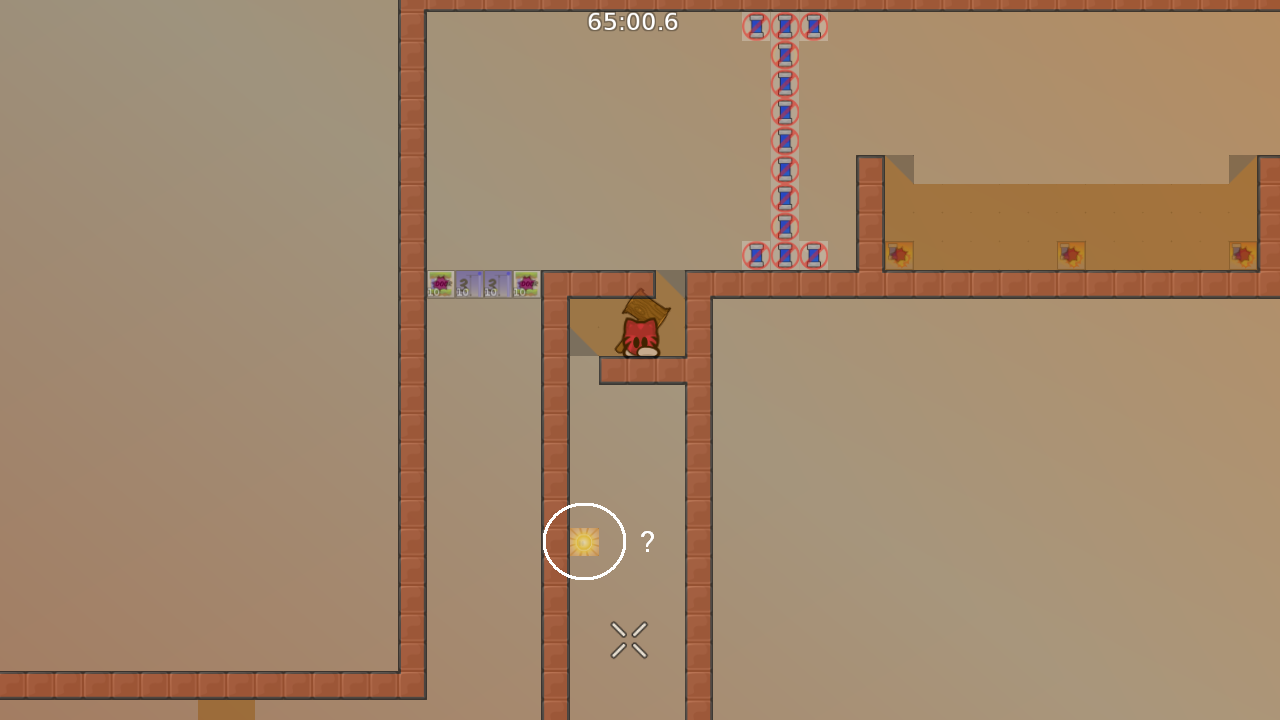
Task: Click the top-right crossed-out spool icon
Action: coord(812,27)
